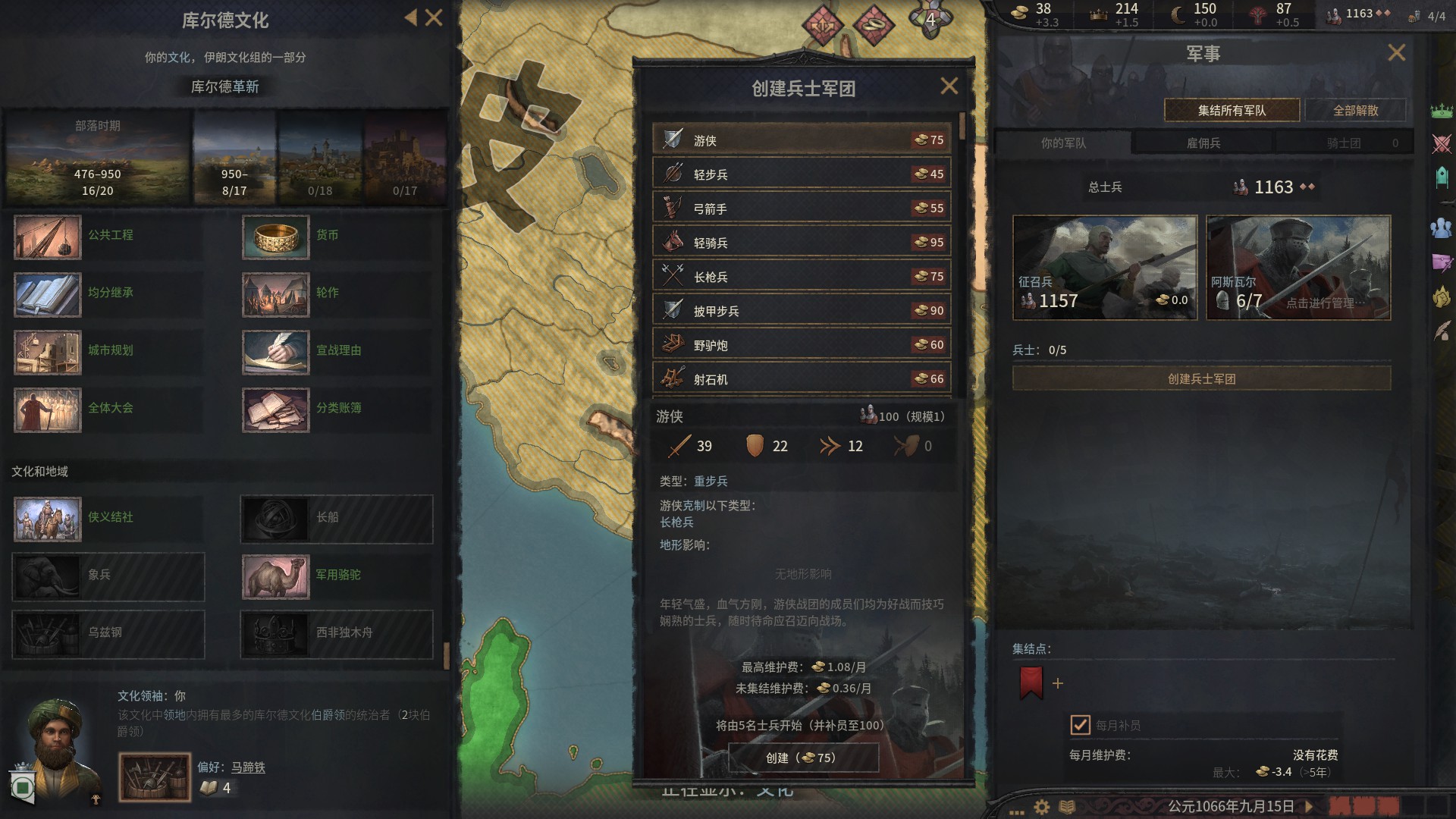Click a game speed bar at bottom right
The height and width of the screenshot is (819, 1456).
(x=1365, y=806)
